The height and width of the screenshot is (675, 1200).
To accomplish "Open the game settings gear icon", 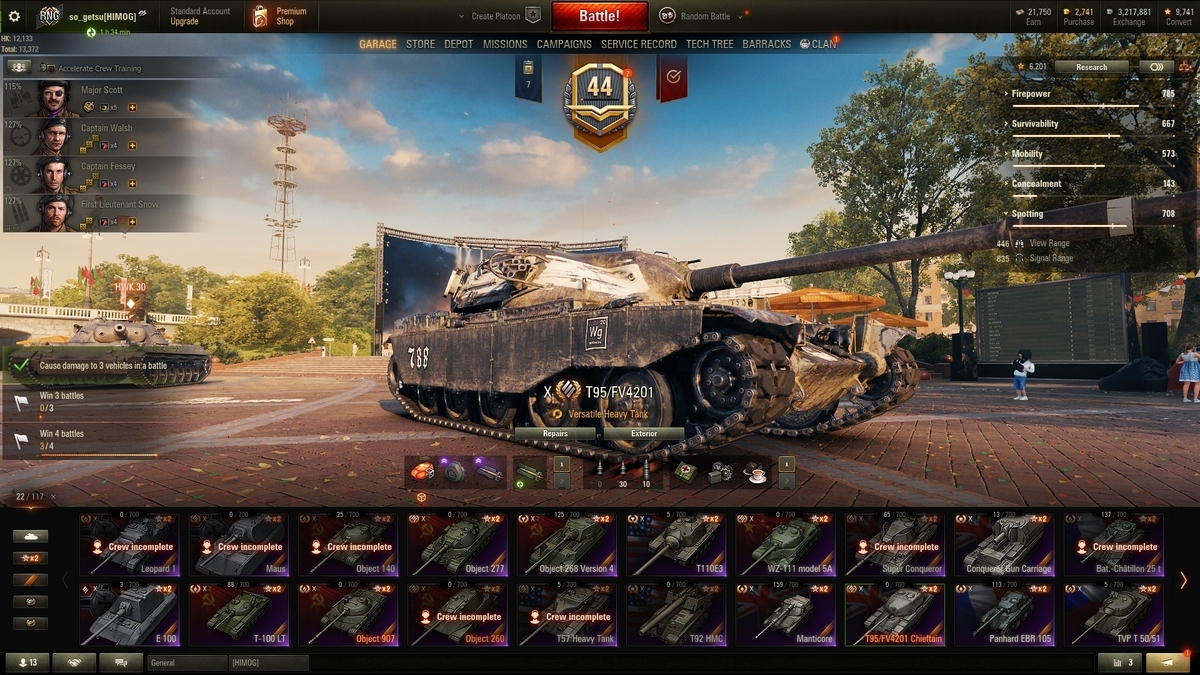I will click(15, 15).
